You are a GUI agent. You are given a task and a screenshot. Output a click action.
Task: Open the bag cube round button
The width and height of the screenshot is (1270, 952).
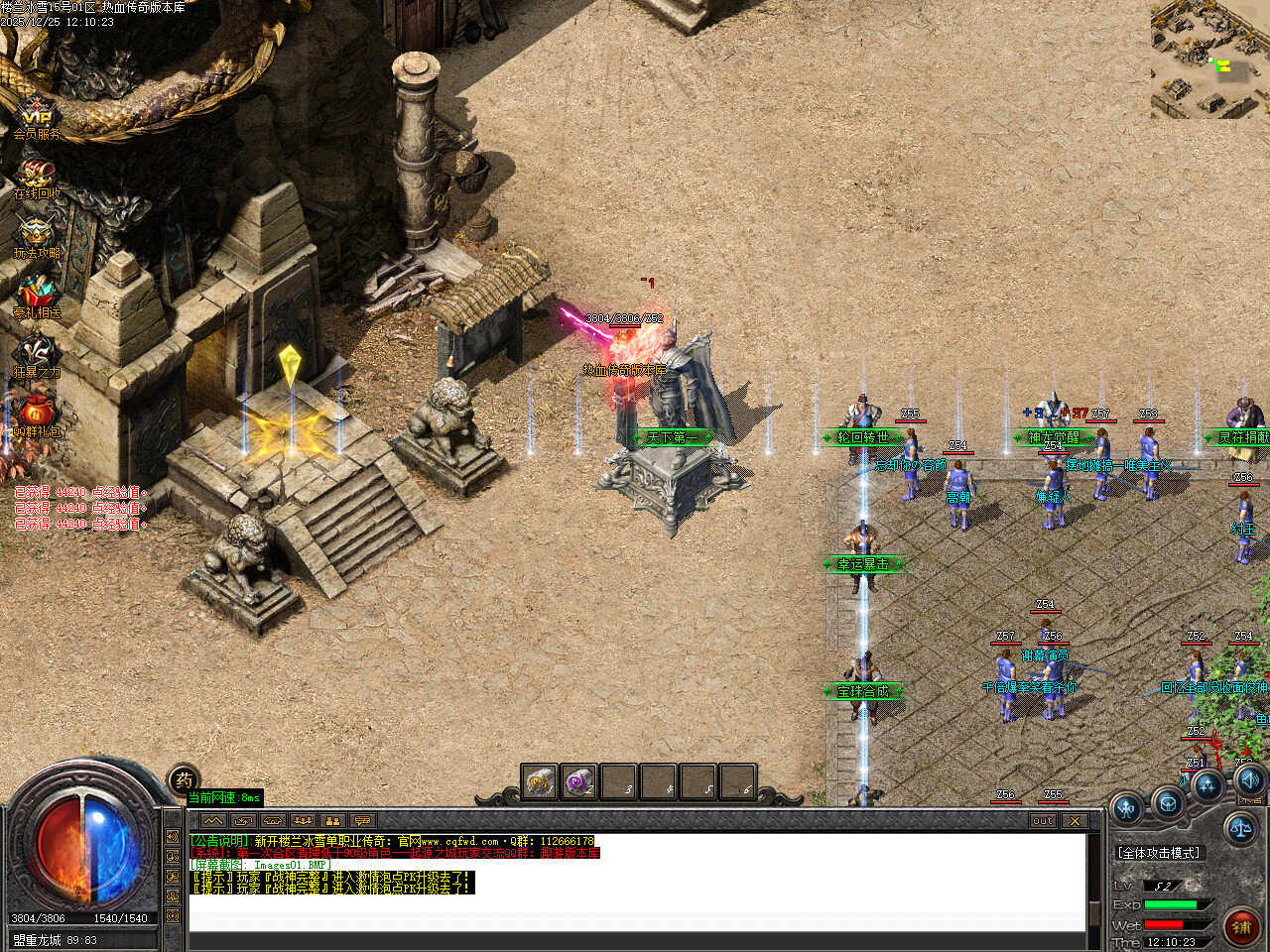[1168, 801]
